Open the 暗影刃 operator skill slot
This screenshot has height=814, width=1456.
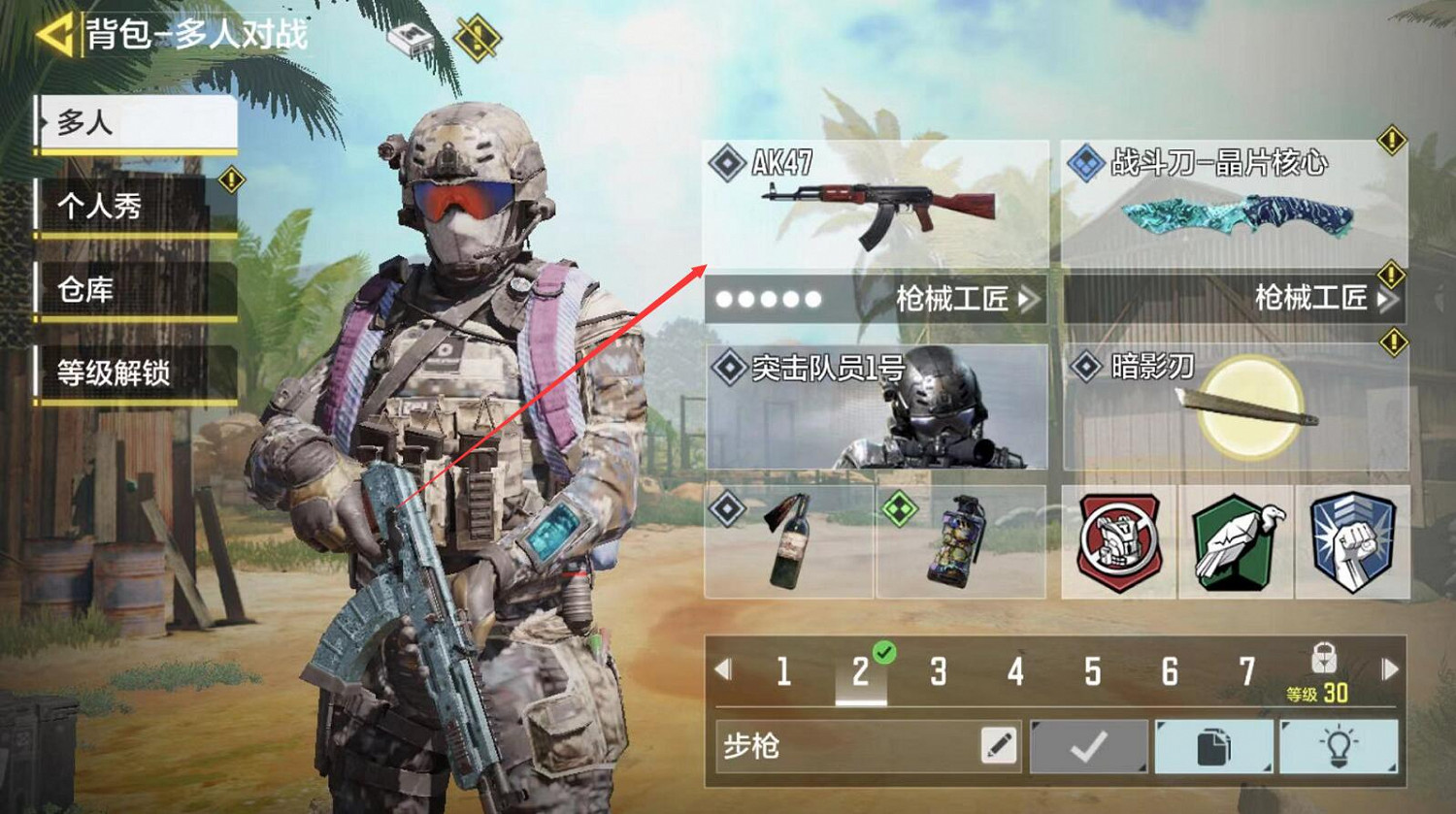1233,407
